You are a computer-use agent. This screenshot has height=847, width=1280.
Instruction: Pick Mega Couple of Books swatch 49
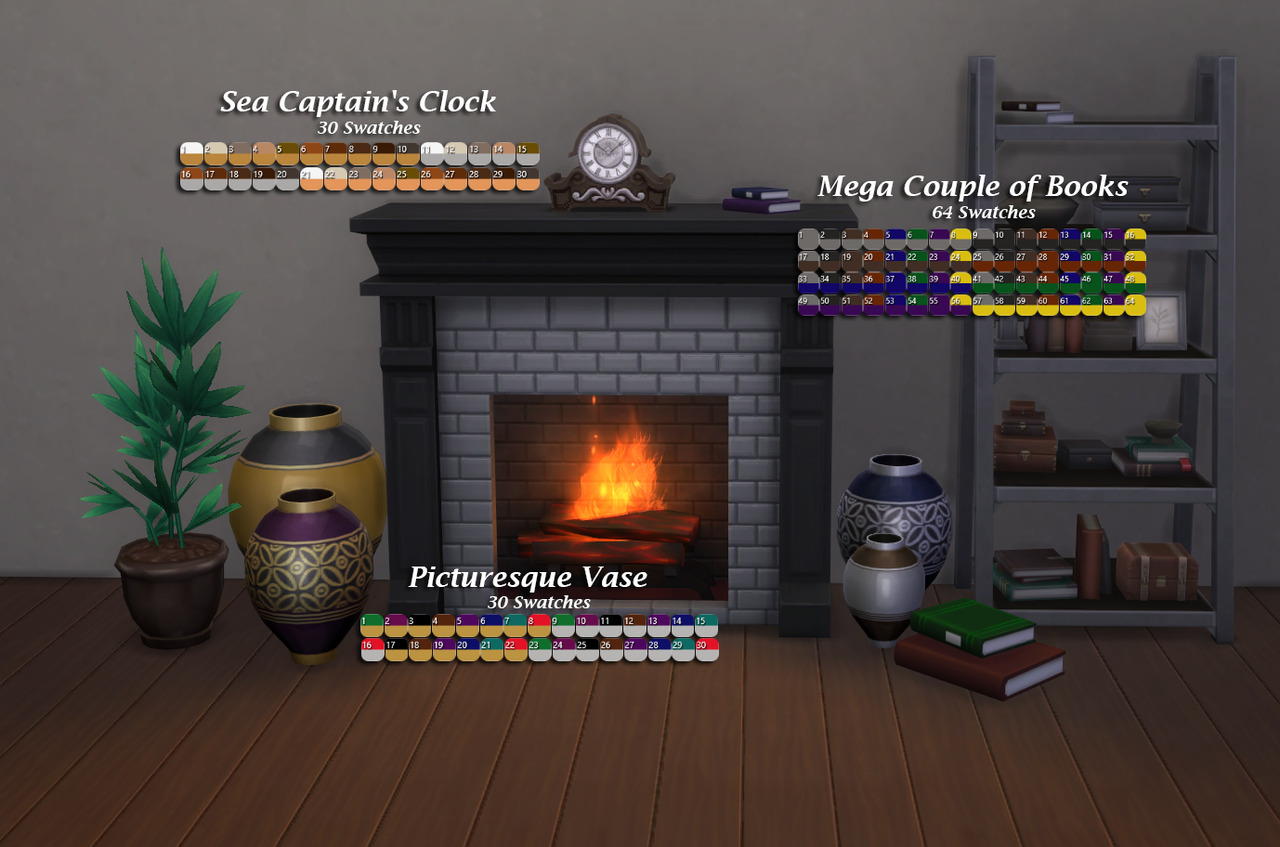pos(808,305)
